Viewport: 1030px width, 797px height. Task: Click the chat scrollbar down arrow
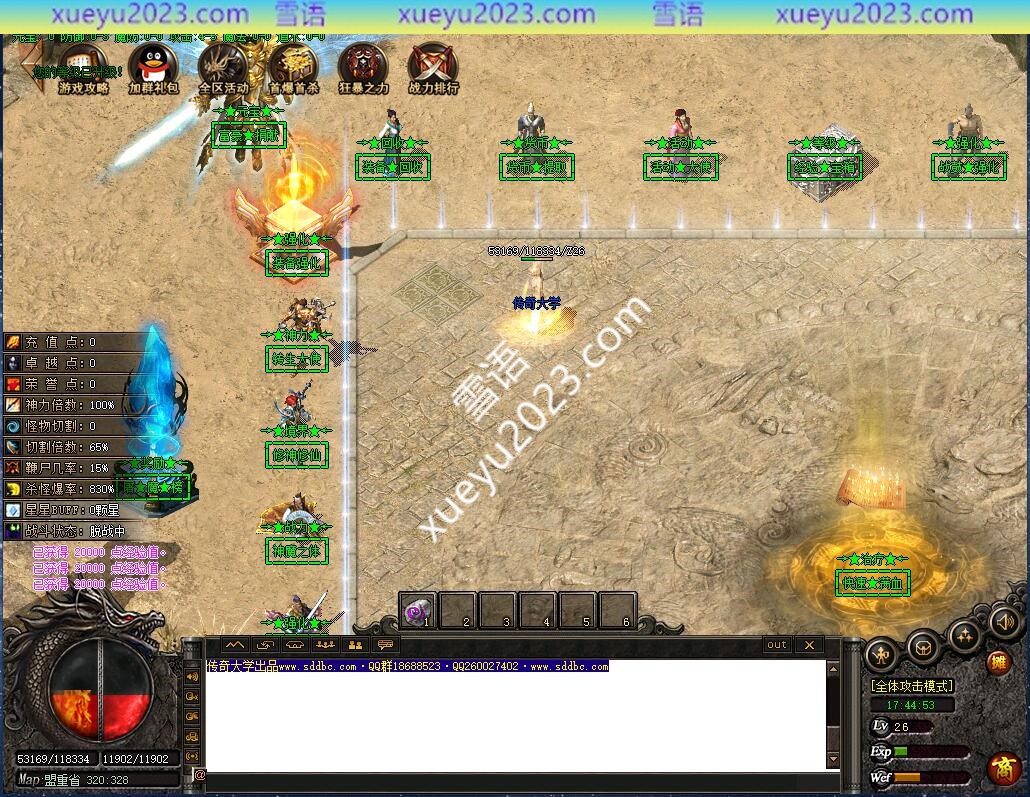pyautogui.click(x=832, y=761)
